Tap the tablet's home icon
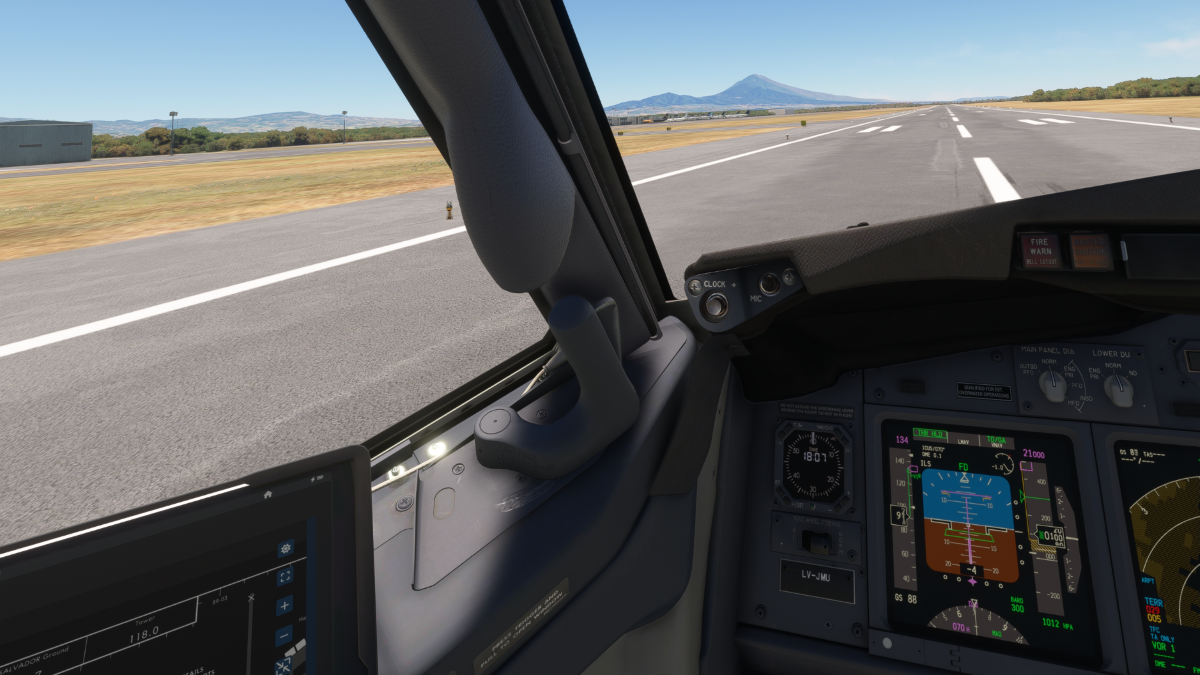Screen dimensions: 1200x675 pyautogui.click(x=268, y=494)
